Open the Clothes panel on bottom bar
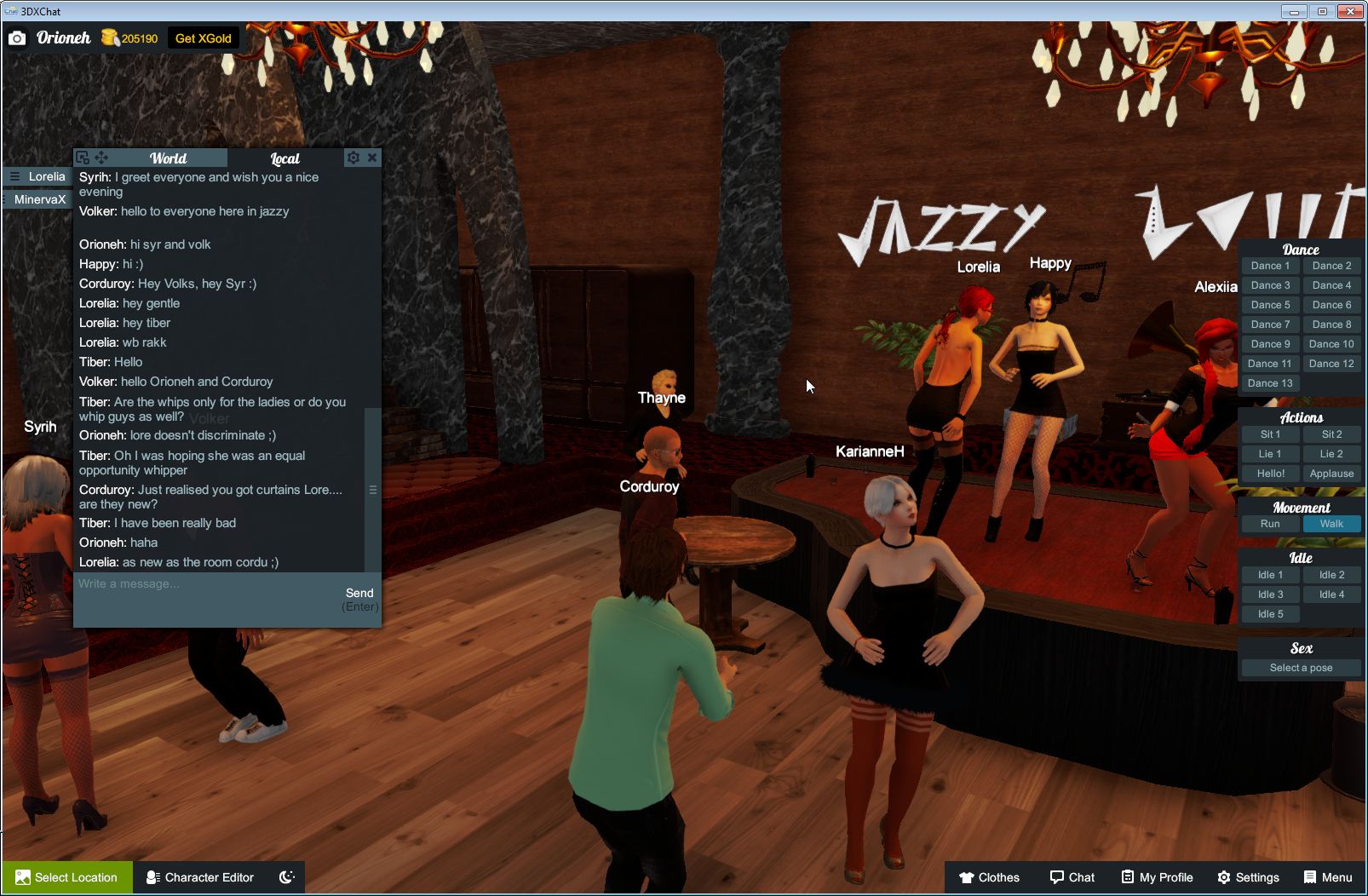Screen dimensions: 1368x896 [990, 877]
